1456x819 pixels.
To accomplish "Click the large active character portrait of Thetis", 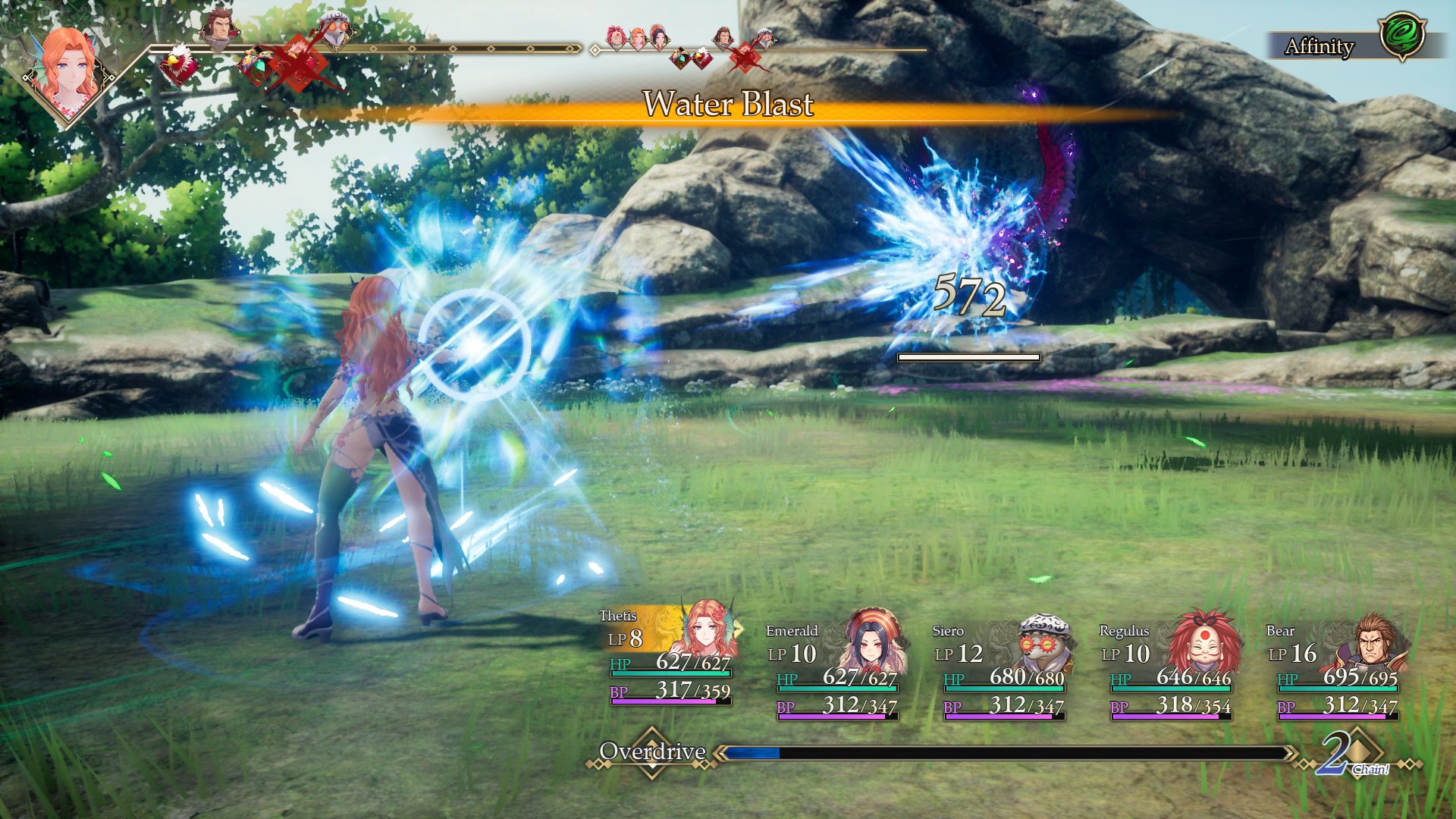I will (x=68, y=72).
